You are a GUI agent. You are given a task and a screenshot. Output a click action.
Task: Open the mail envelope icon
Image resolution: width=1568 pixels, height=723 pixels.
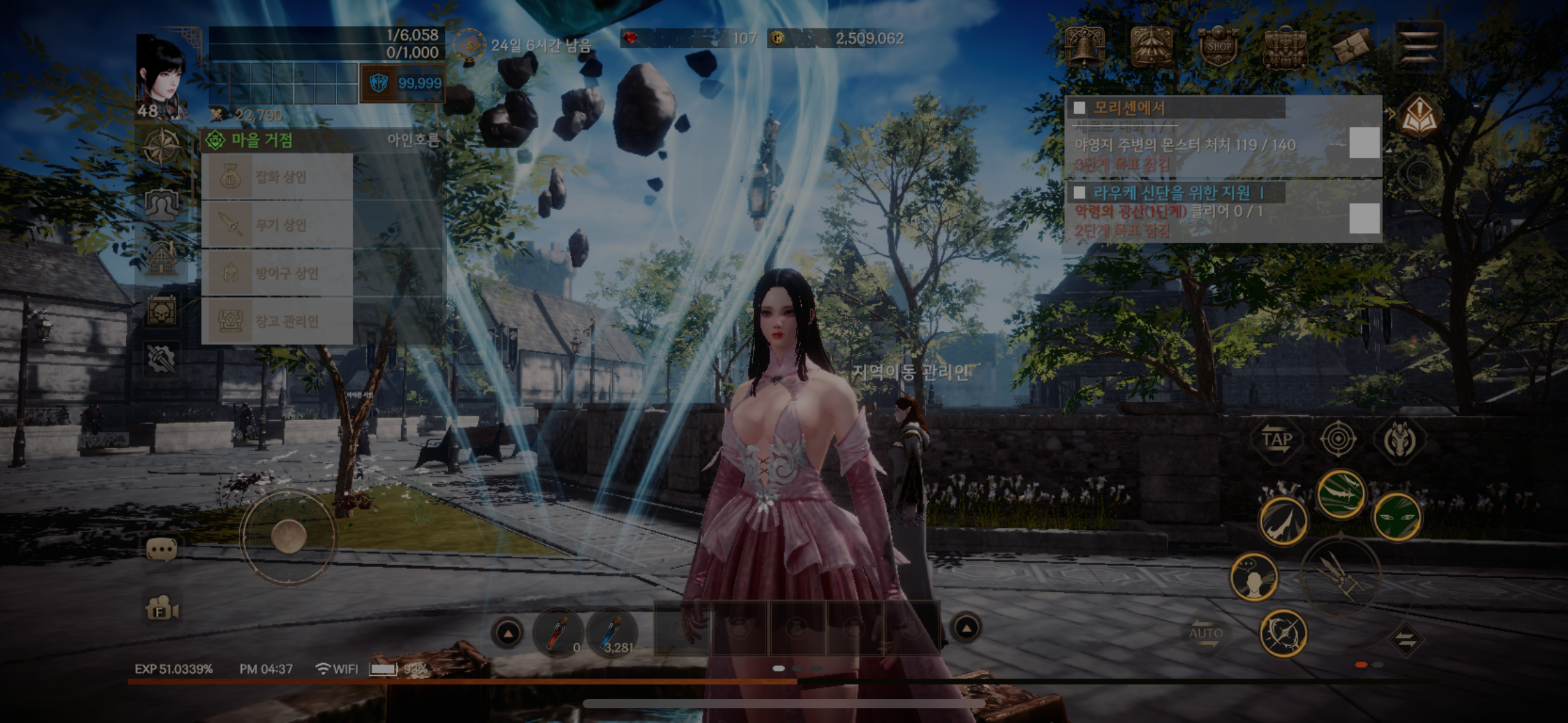pos(1351,47)
